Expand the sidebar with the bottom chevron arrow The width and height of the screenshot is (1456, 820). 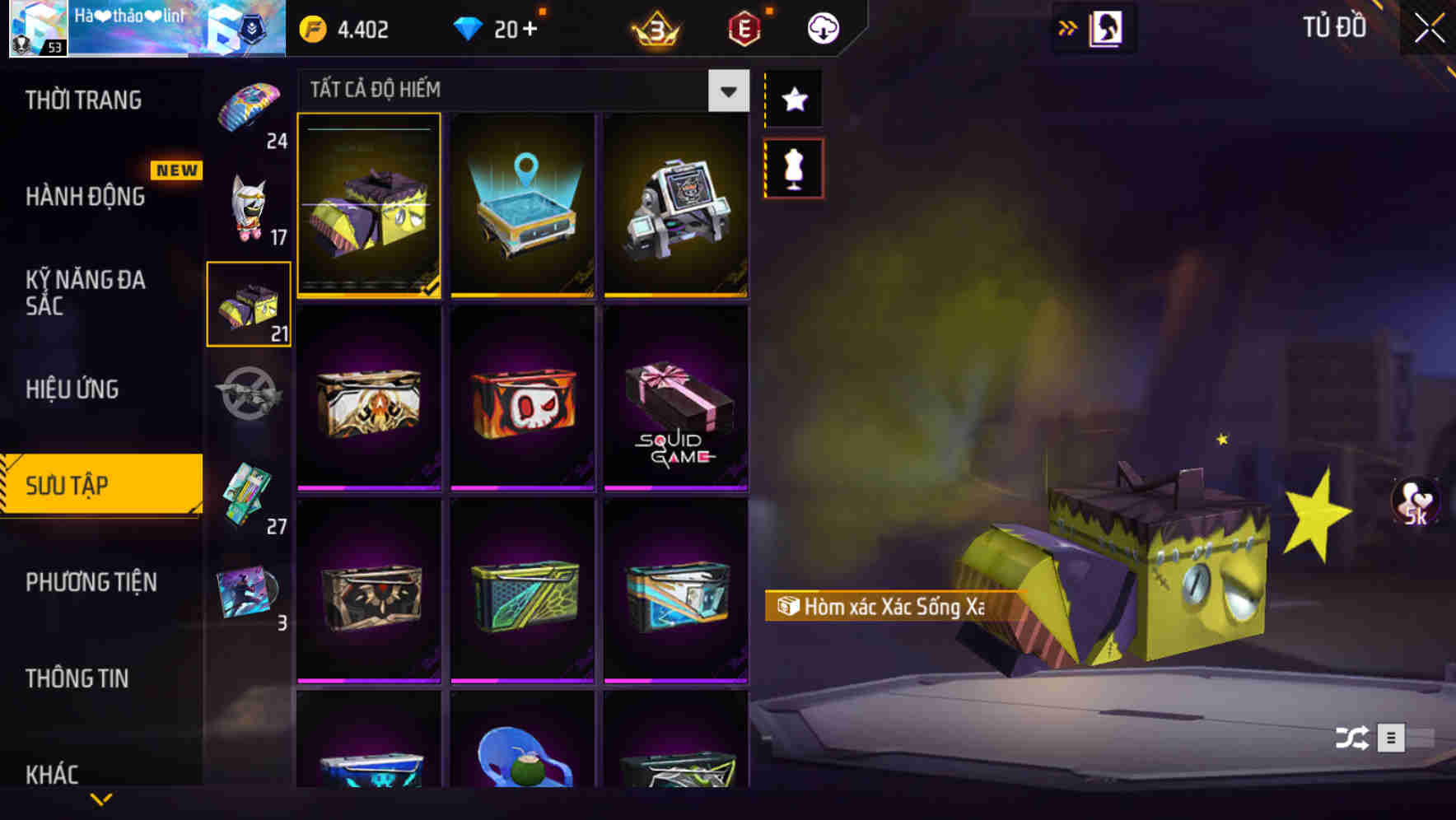[101, 799]
